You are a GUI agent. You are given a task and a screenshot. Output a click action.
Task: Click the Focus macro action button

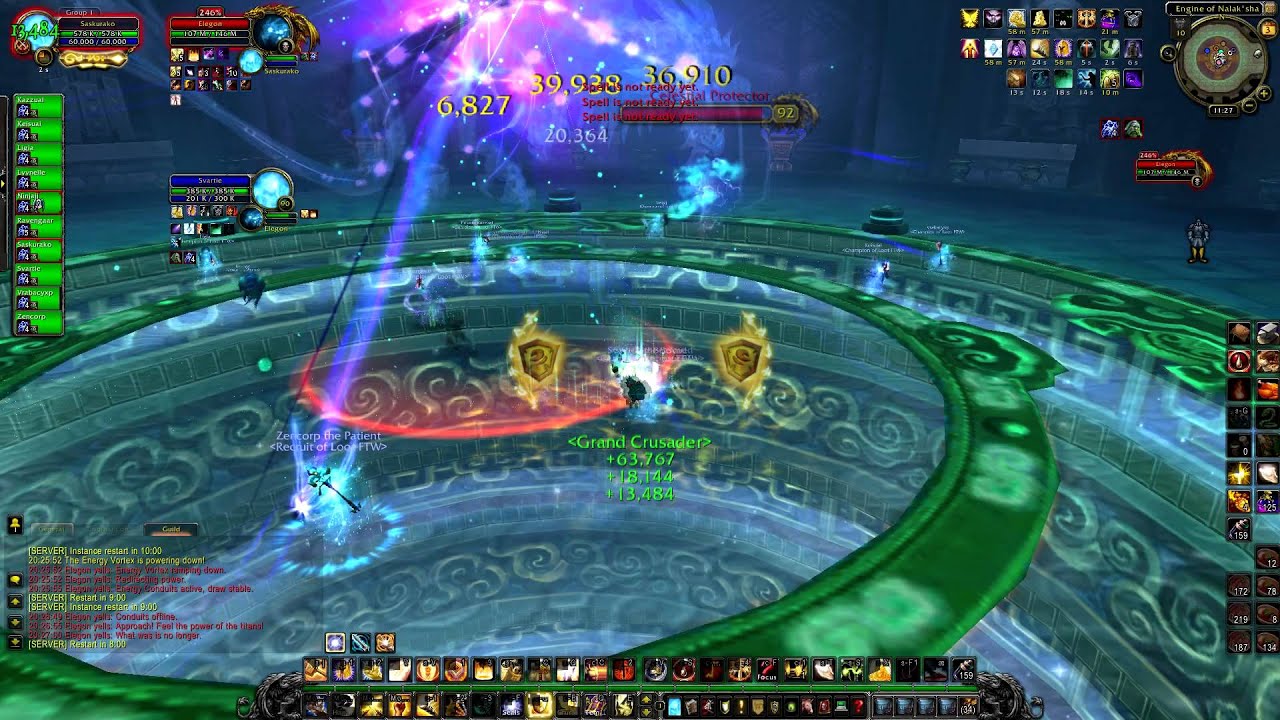(x=767, y=671)
